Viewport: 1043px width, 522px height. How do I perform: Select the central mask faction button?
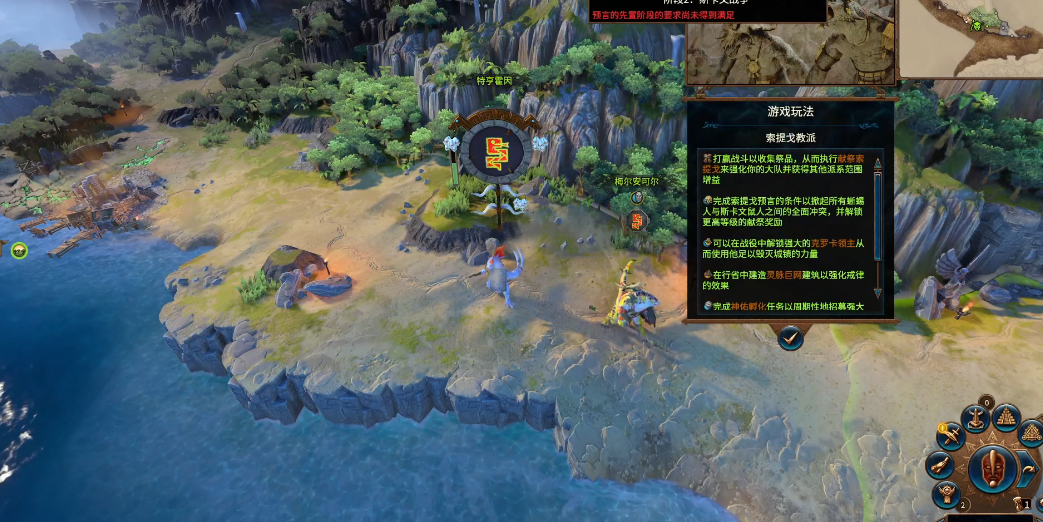click(991, 470)
